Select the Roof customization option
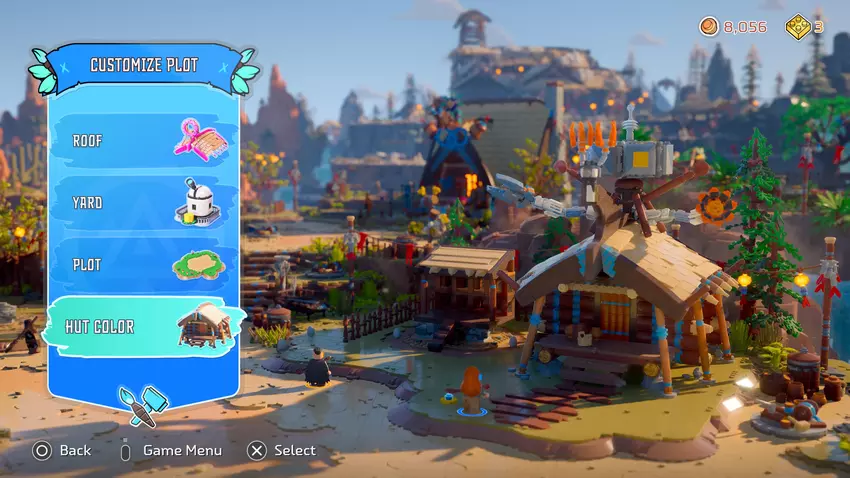This screenshot has width=850, height=478. 143,141
